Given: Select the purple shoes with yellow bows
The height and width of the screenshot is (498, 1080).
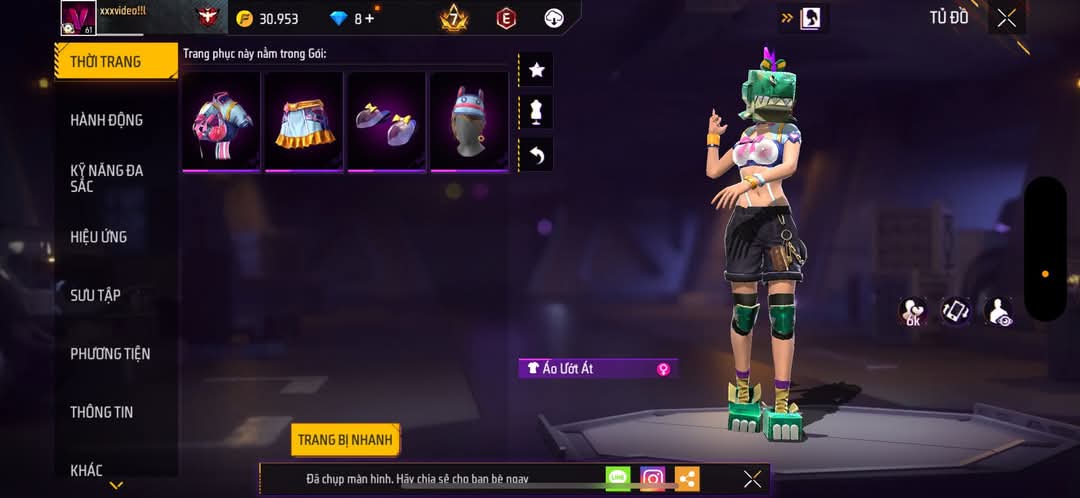Looking at the screenshot, I should [387, 120].
